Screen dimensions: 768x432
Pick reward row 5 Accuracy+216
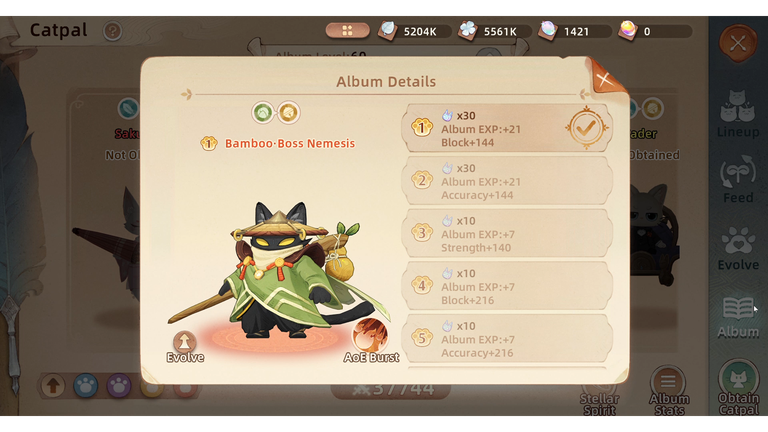click(507, 338)
